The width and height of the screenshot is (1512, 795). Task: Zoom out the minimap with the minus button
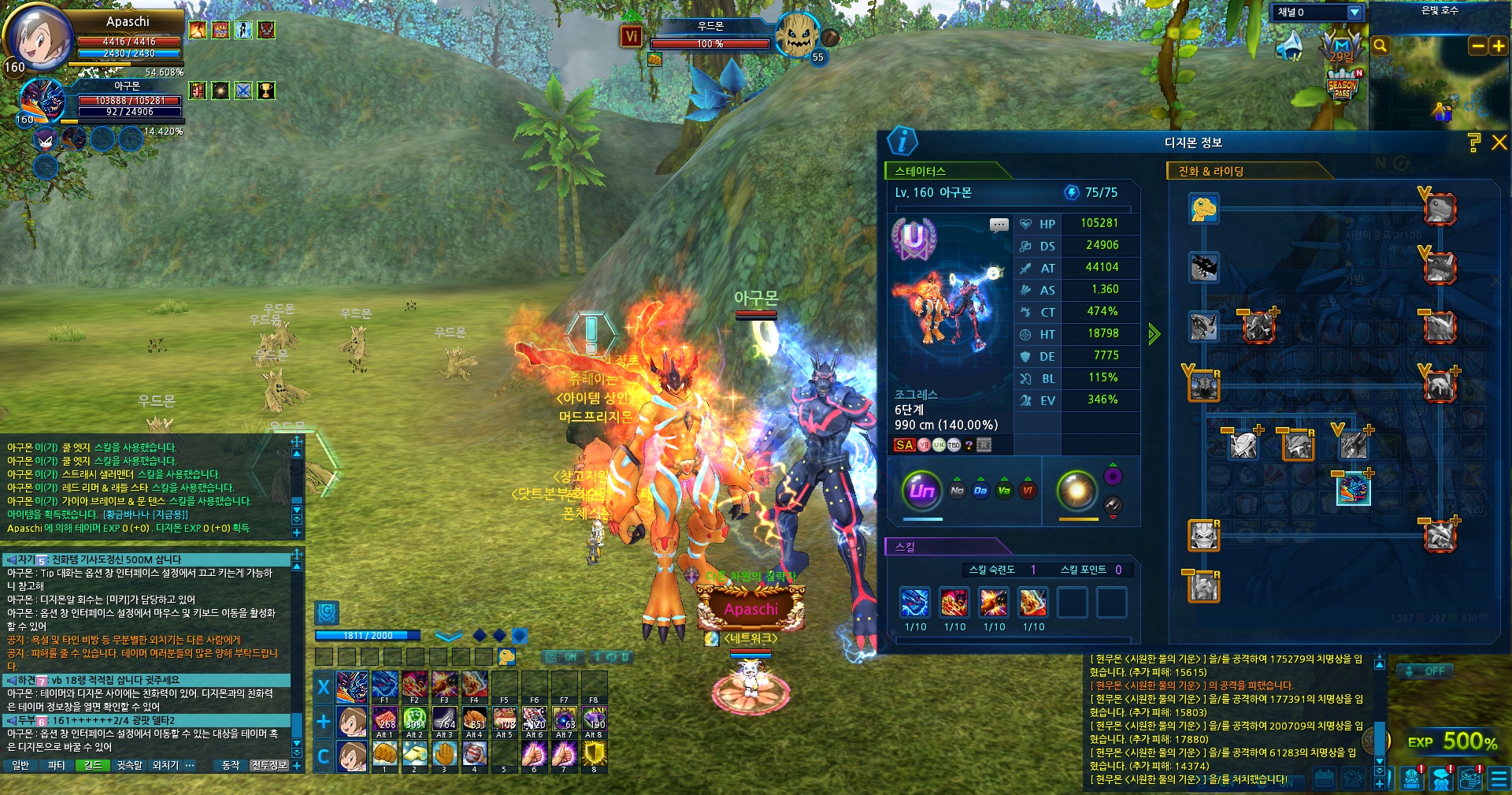coord(1478,46)
